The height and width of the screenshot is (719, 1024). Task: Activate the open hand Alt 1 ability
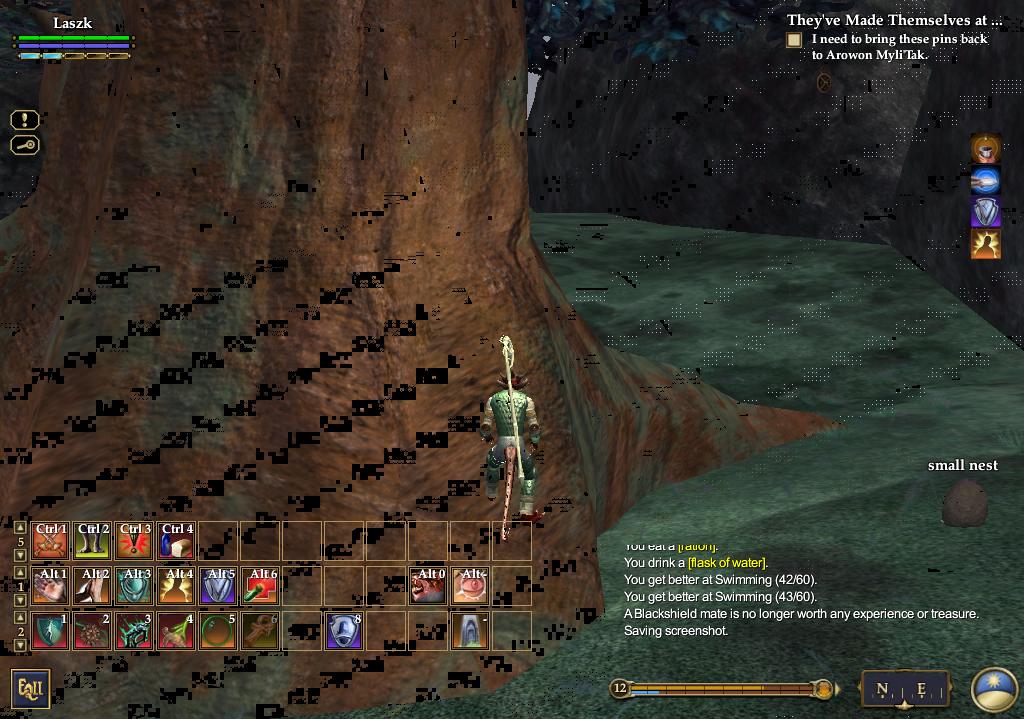tap(50, 586)
